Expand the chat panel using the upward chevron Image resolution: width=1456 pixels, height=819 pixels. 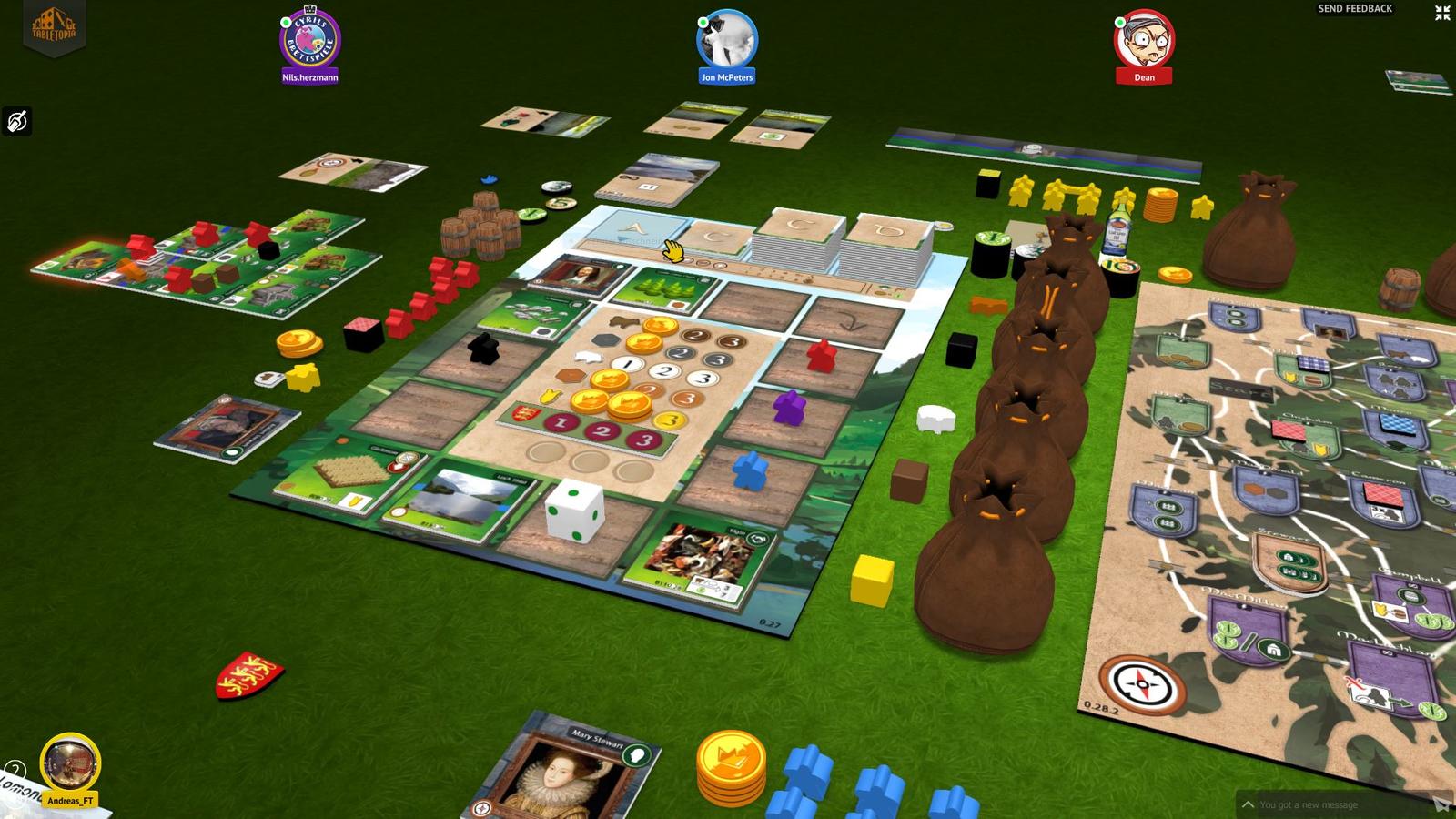tap(1247, 804)
